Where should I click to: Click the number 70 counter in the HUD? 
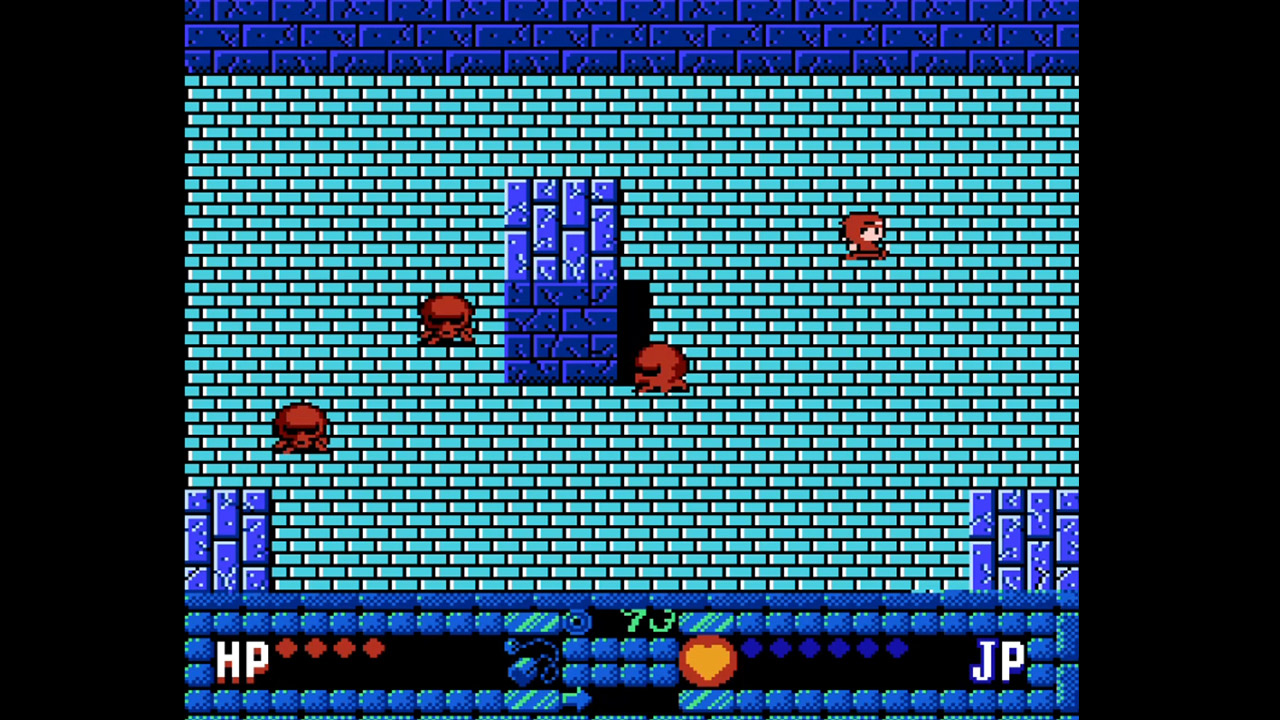pos(648,621)
